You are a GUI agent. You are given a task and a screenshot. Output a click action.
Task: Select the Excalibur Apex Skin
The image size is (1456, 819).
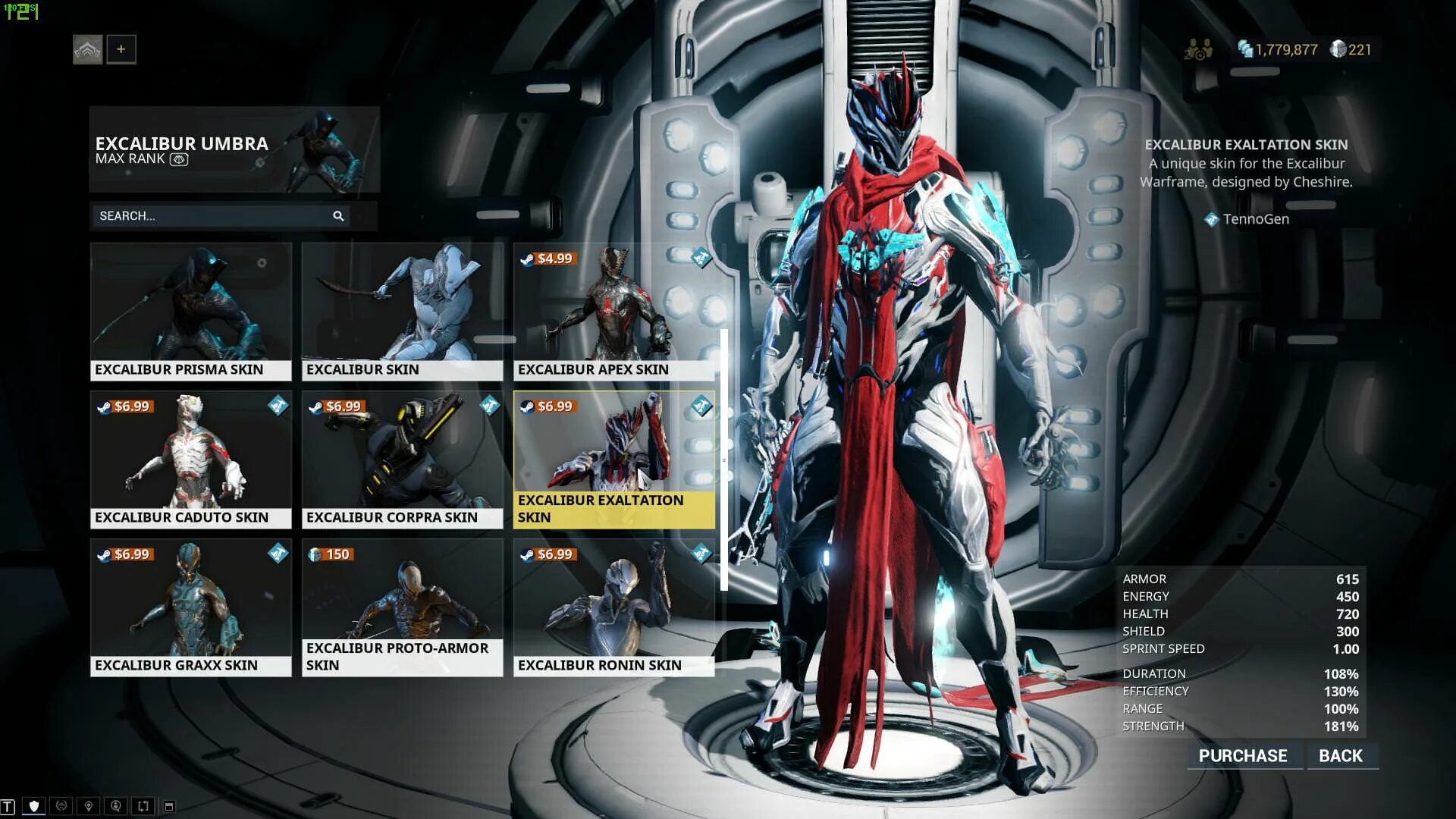[613, 311]
